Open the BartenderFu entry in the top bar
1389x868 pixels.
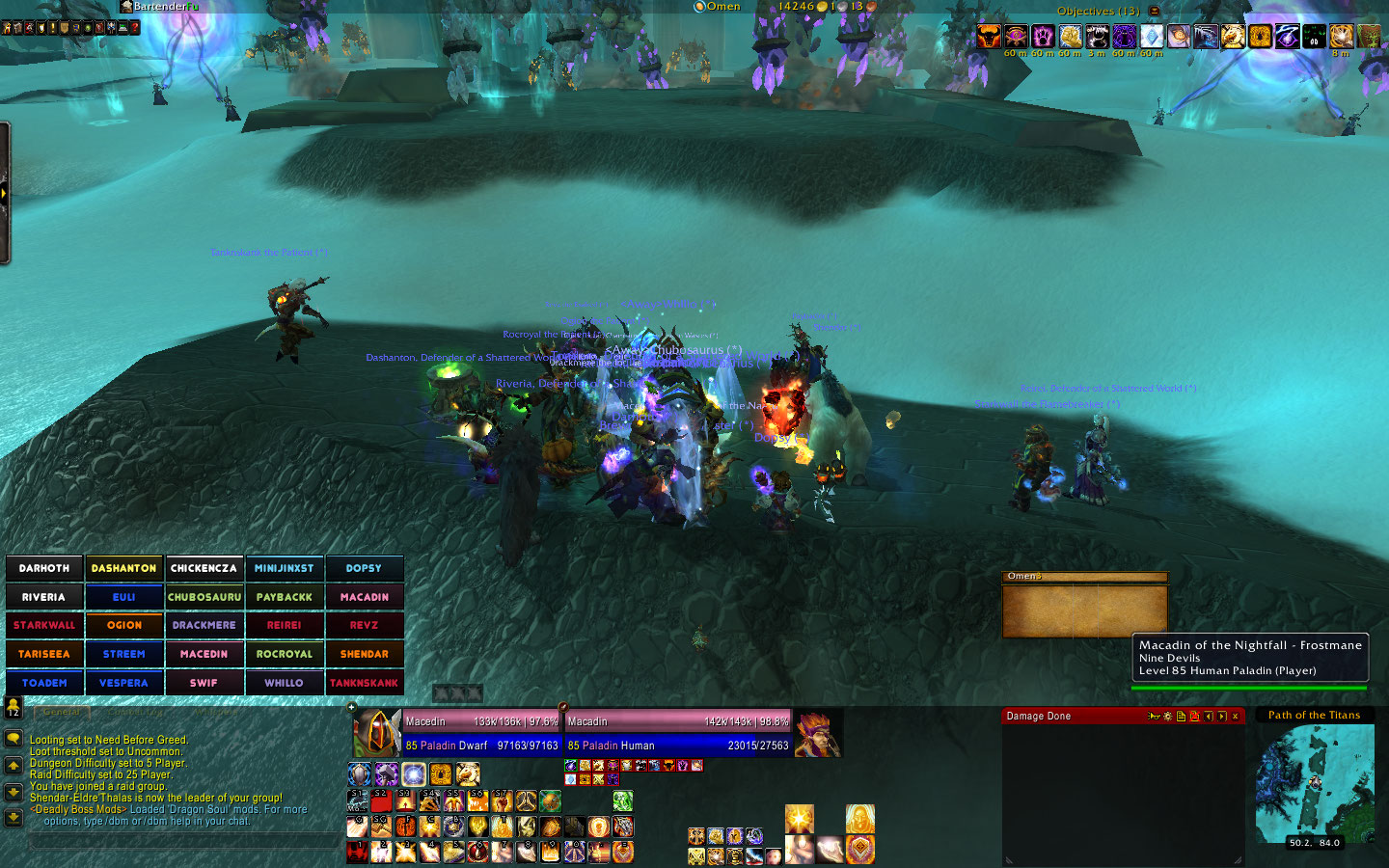coord(164,7)
